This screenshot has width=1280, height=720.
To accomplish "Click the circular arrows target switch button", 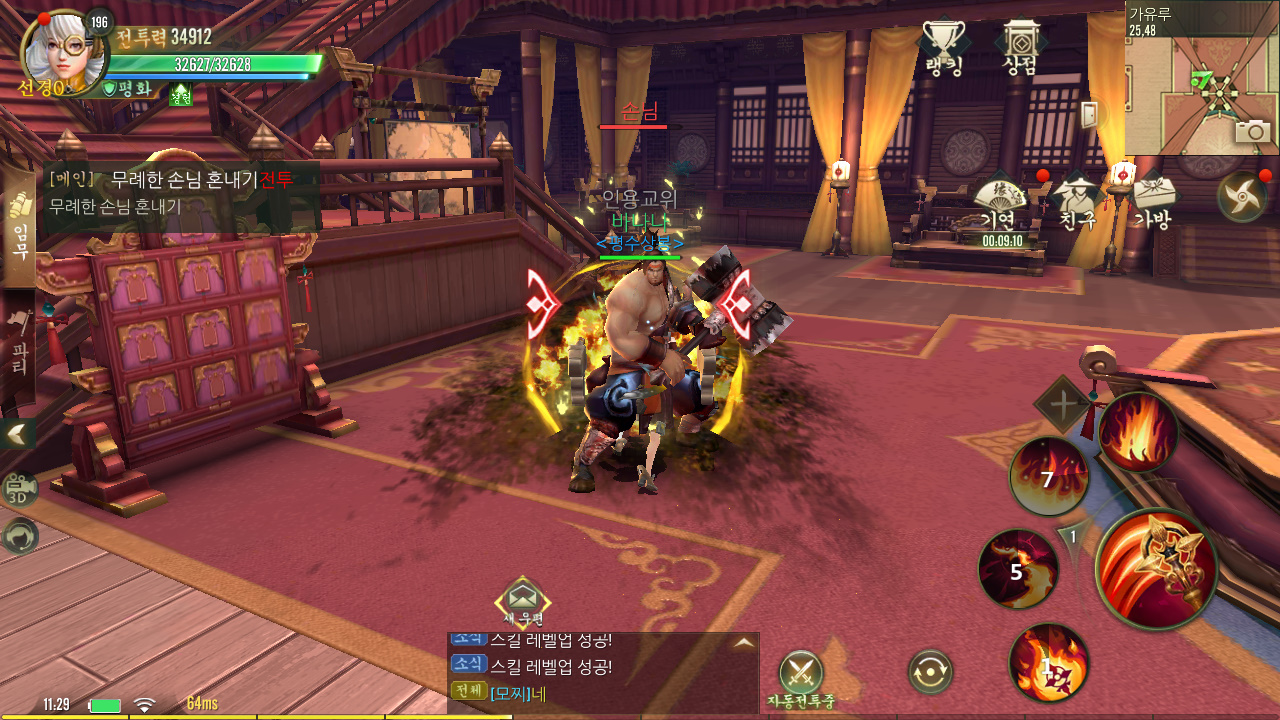I will coord(929,672).
